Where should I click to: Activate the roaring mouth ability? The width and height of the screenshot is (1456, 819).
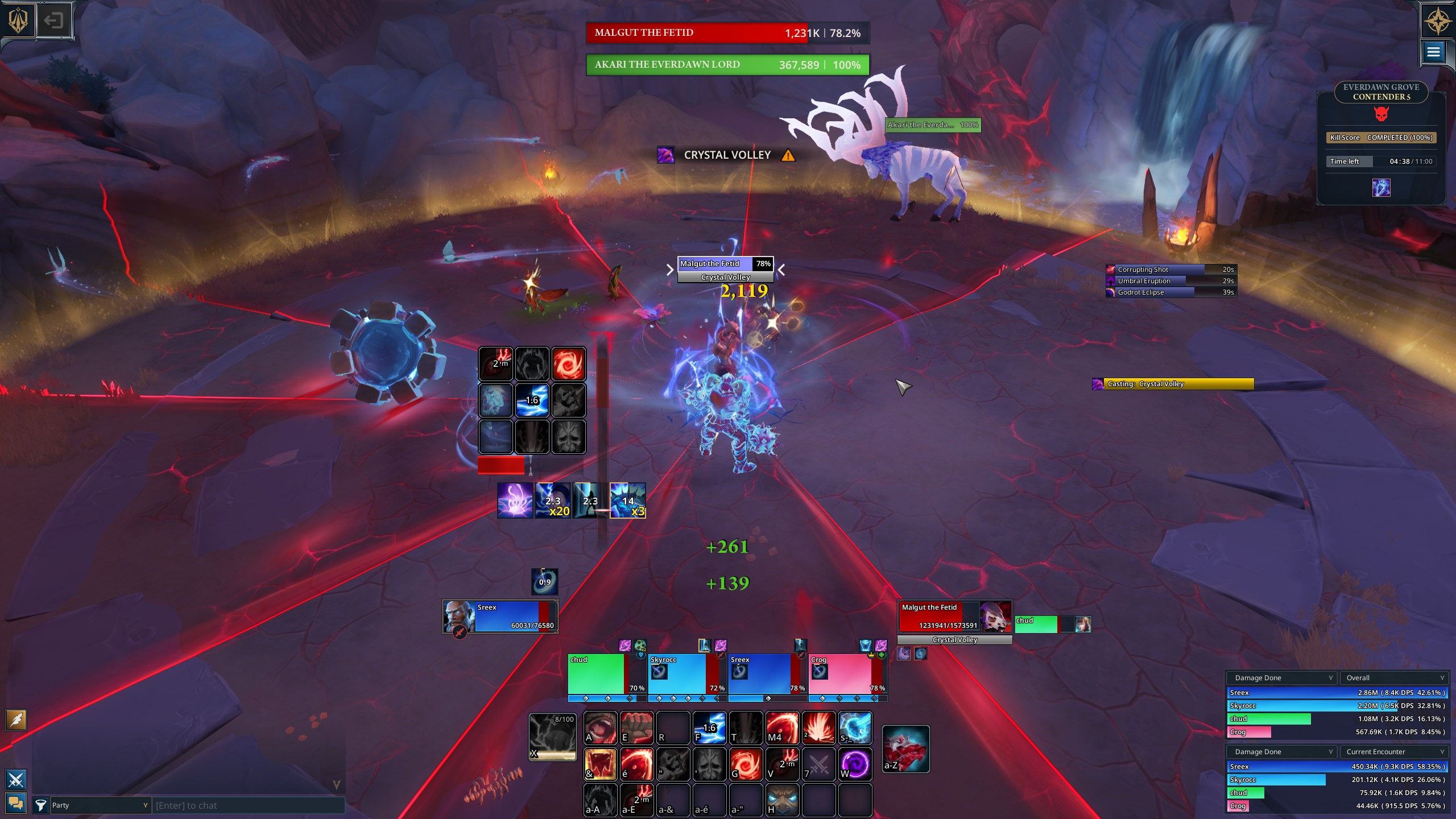pos(600,728)
